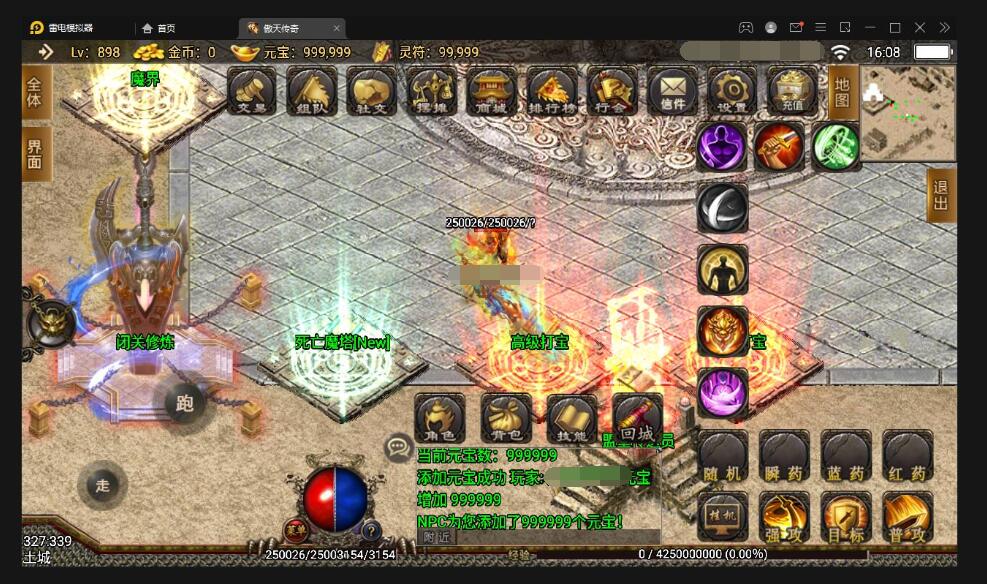Viewport: 987px width, 584px height.
Task: Toggle the 跑 run button
Action: (185, 403)
